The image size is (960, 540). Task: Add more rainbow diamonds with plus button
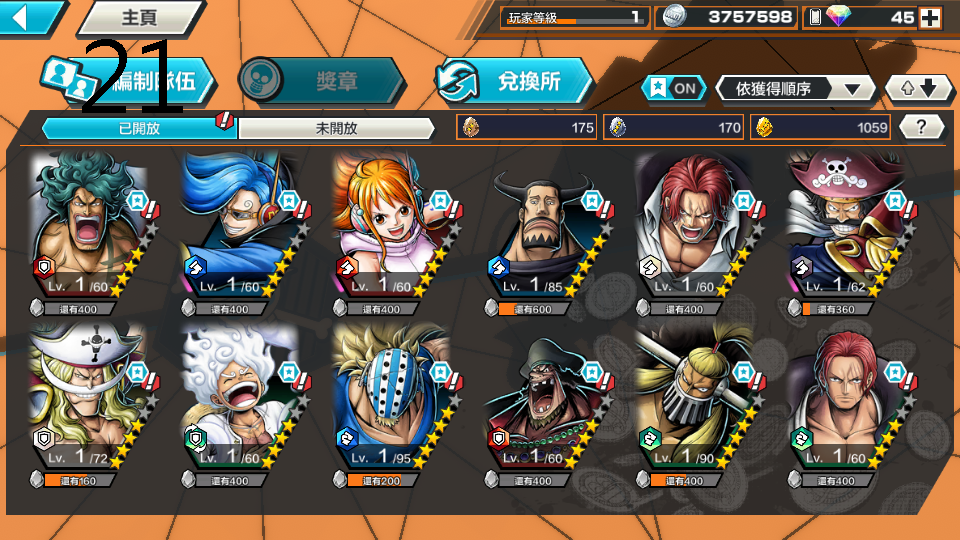point(930,17)
